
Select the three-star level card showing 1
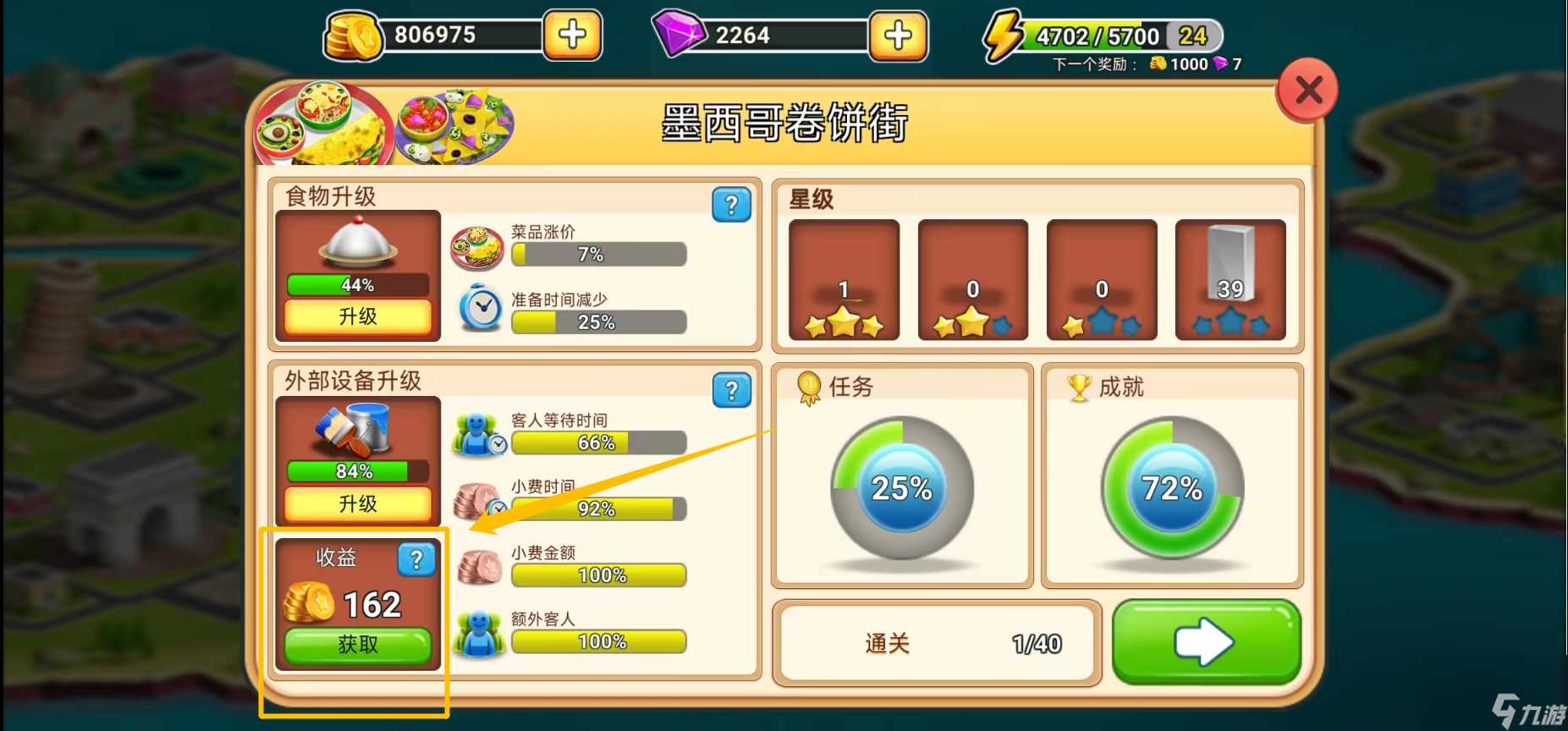click(843, 279)
